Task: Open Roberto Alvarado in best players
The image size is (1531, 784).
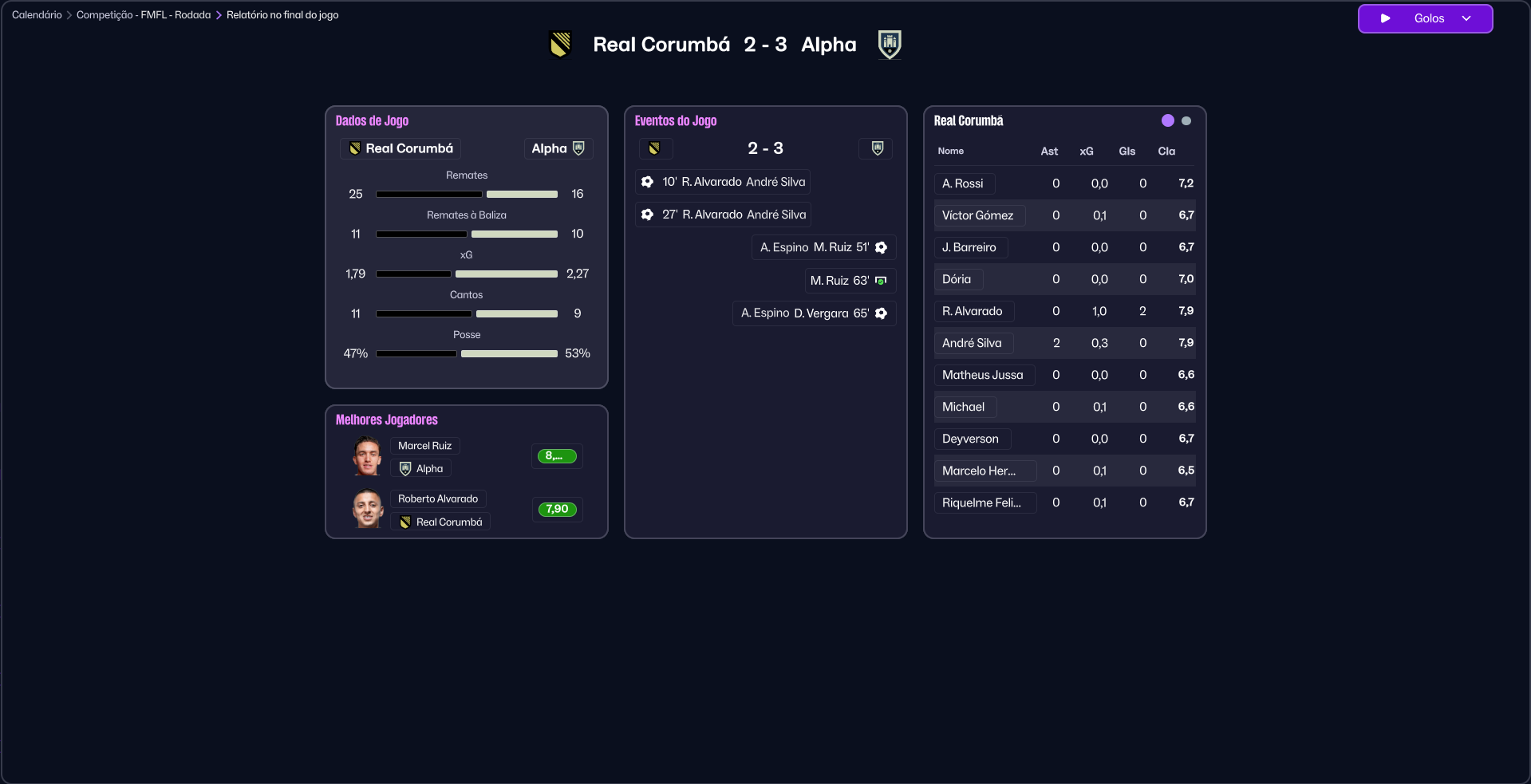Action: [438, 499]
